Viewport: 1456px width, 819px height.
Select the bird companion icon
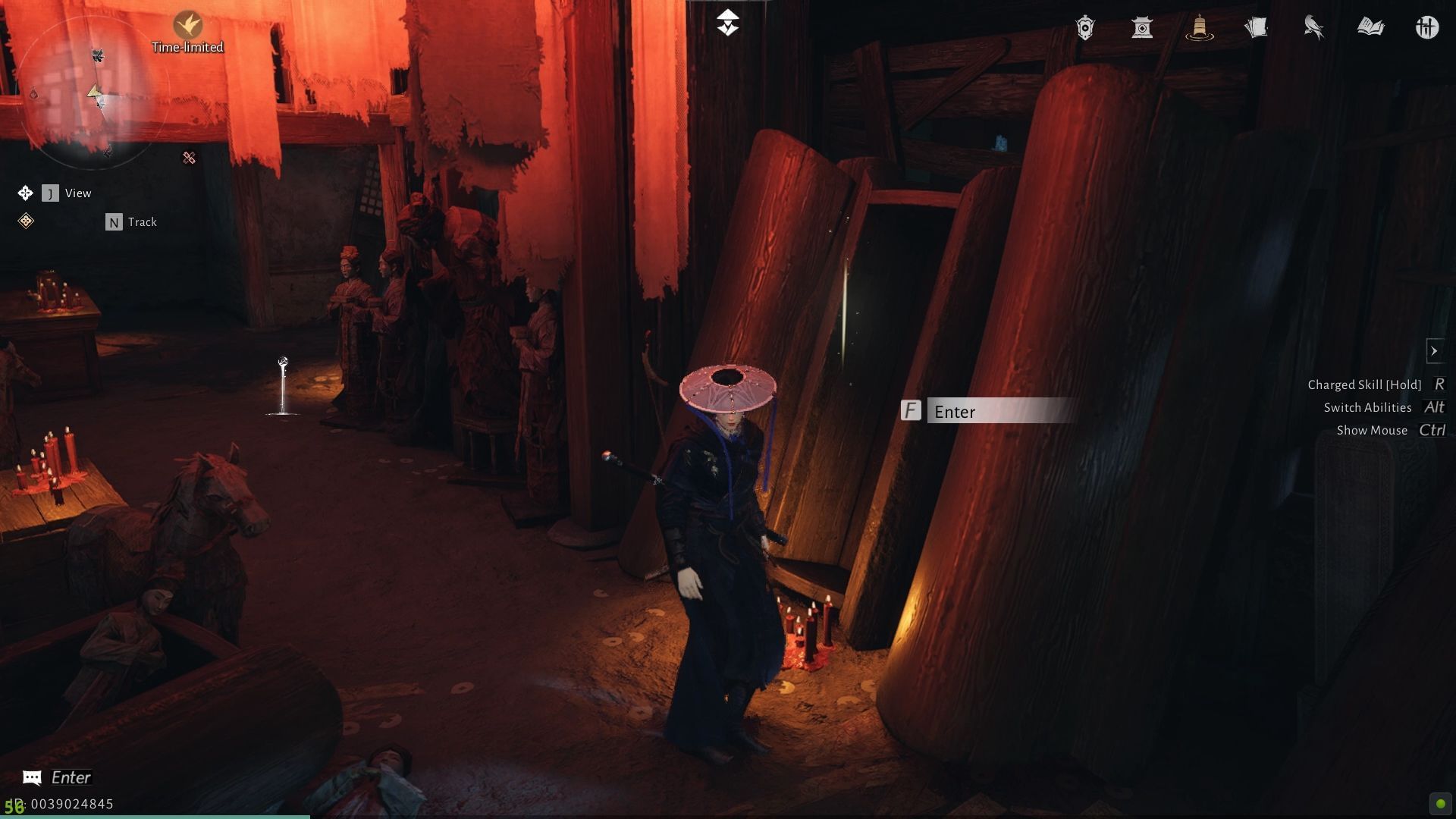[1313, 27]
